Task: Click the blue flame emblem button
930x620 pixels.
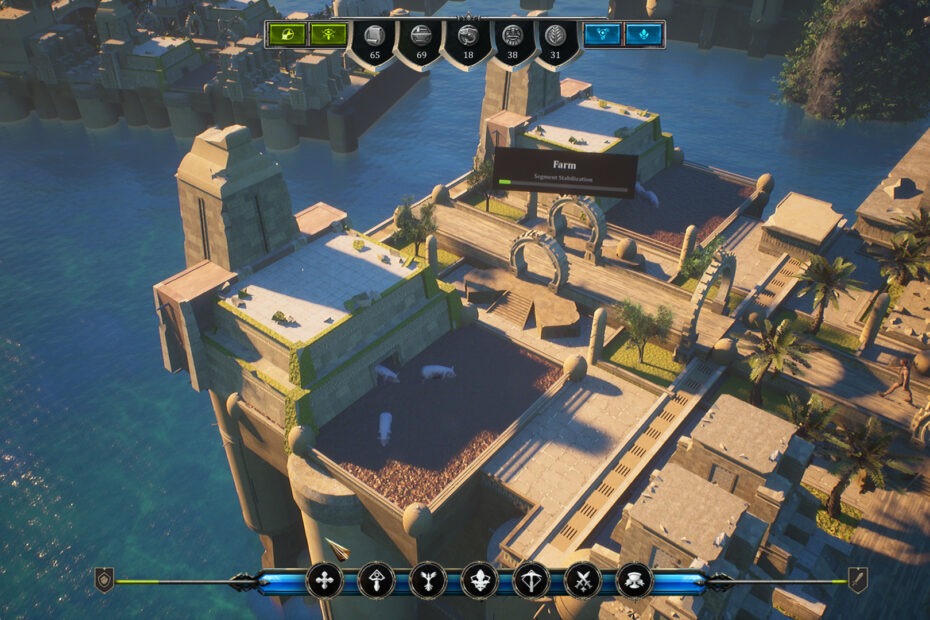Action: tap(641, 35)
